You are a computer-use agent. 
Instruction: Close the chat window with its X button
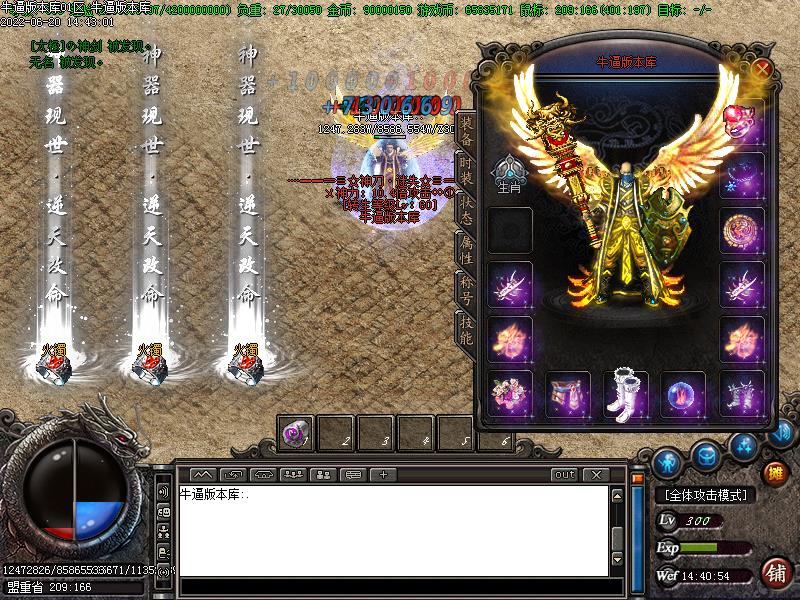[x=595, y=474]
